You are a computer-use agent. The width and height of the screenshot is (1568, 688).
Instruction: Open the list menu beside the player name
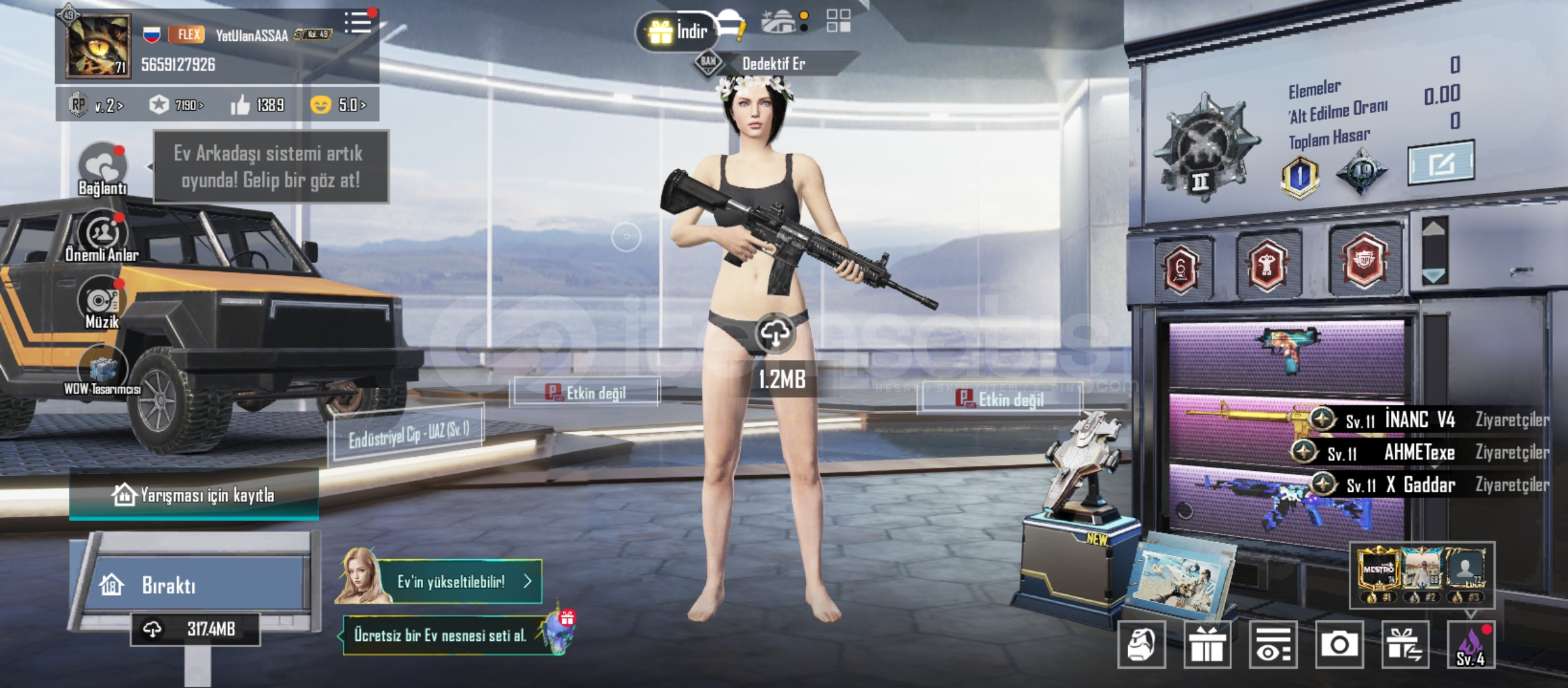coord(358,22)
